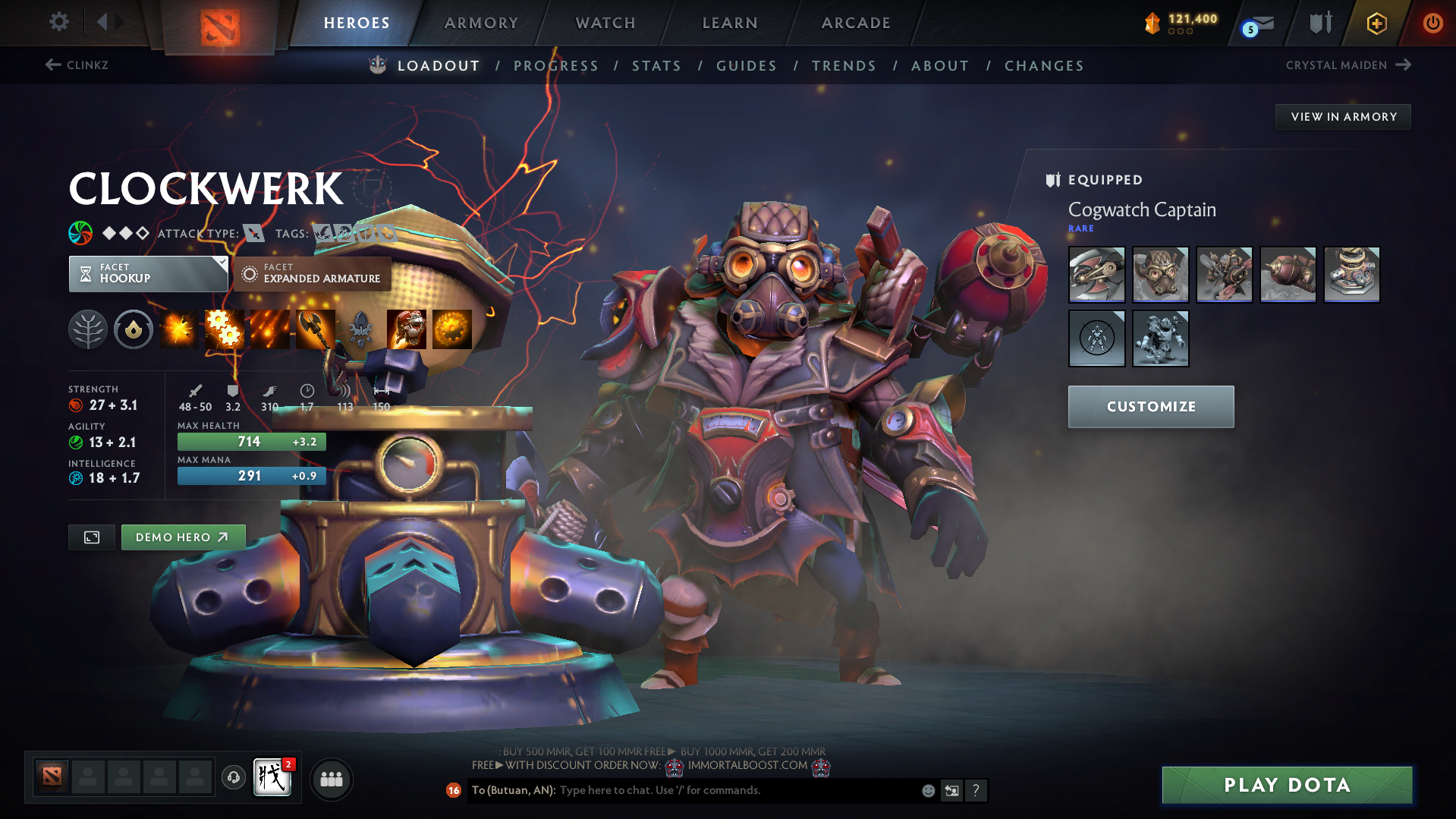Select the Battery Assault ability icon
This screenshot has height=819, width=1456.
[179, 329]
